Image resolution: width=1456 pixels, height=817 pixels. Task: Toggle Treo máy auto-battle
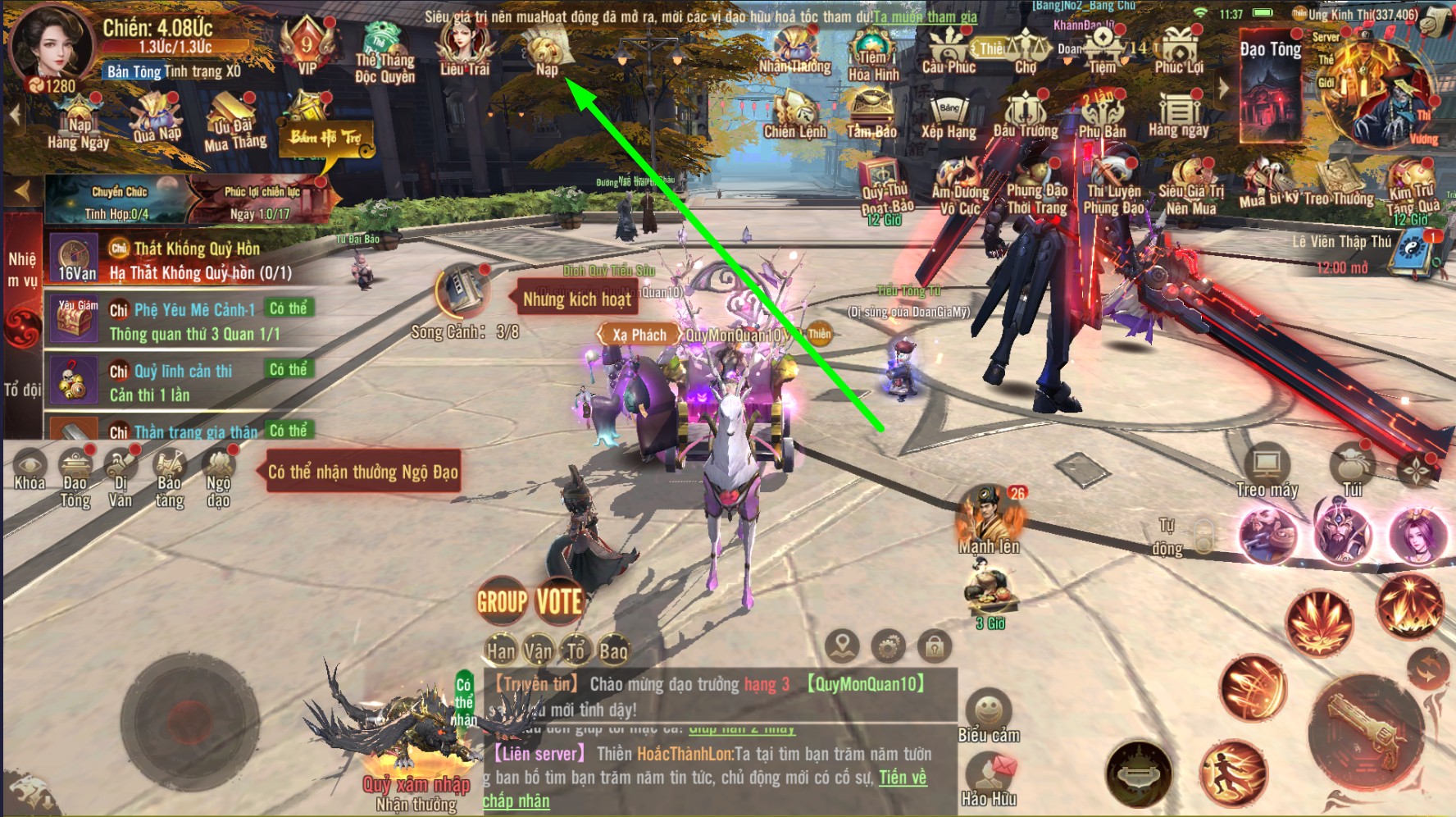coord(1267,472)
